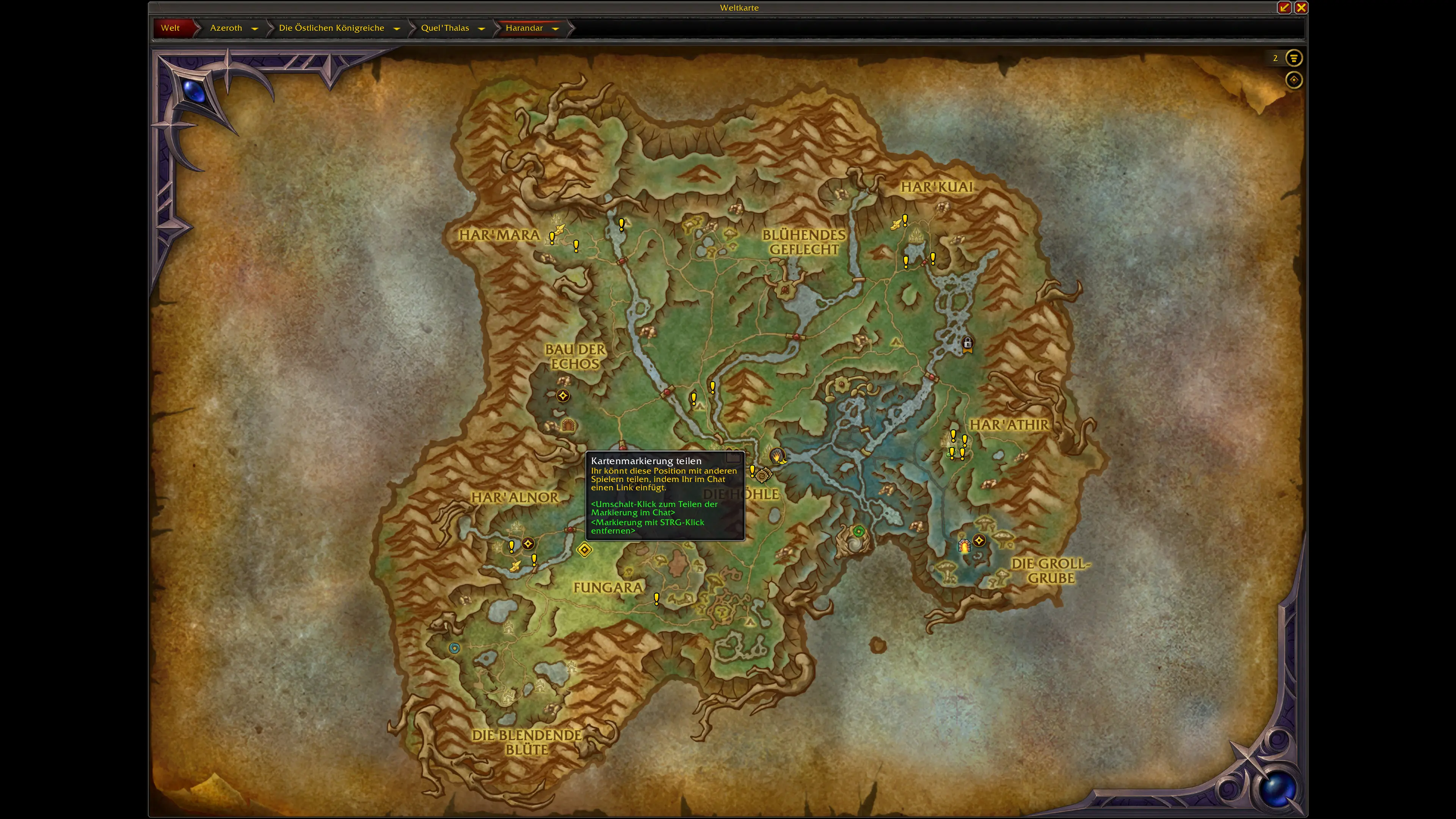Screen dimensions: 1456x819
Task: Close the Weltkarte window
Action: 1301,7
